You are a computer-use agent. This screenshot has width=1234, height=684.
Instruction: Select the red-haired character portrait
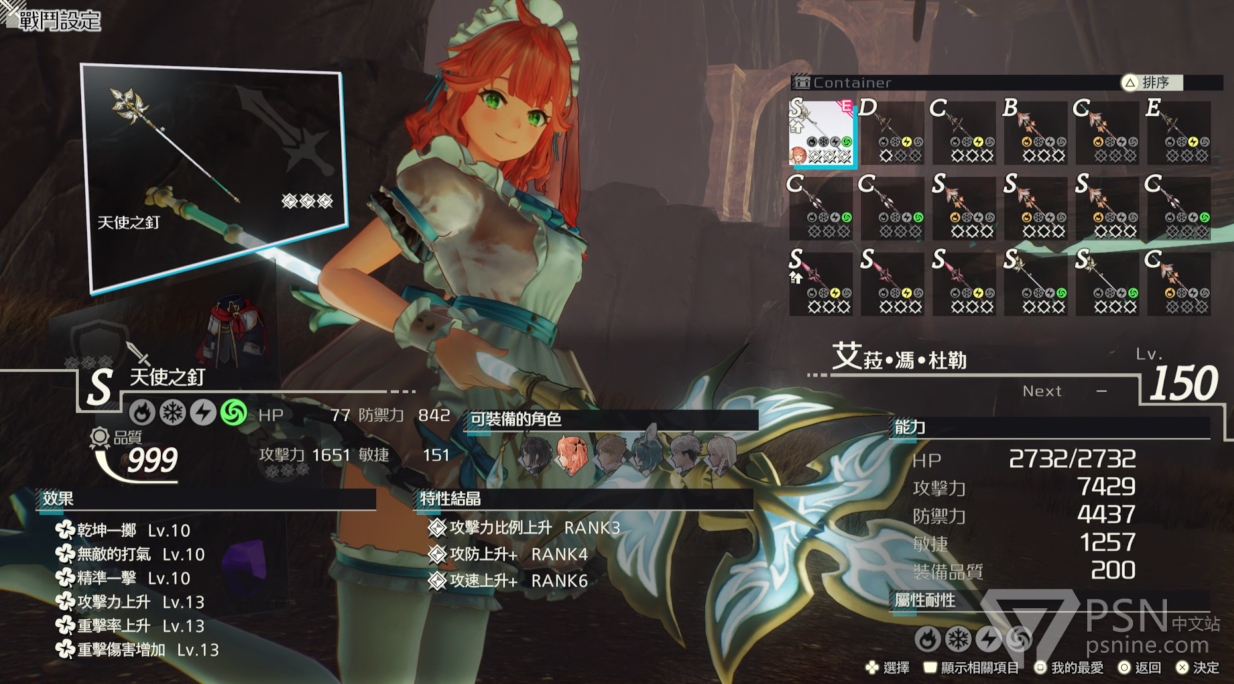[x=572, y=455]
